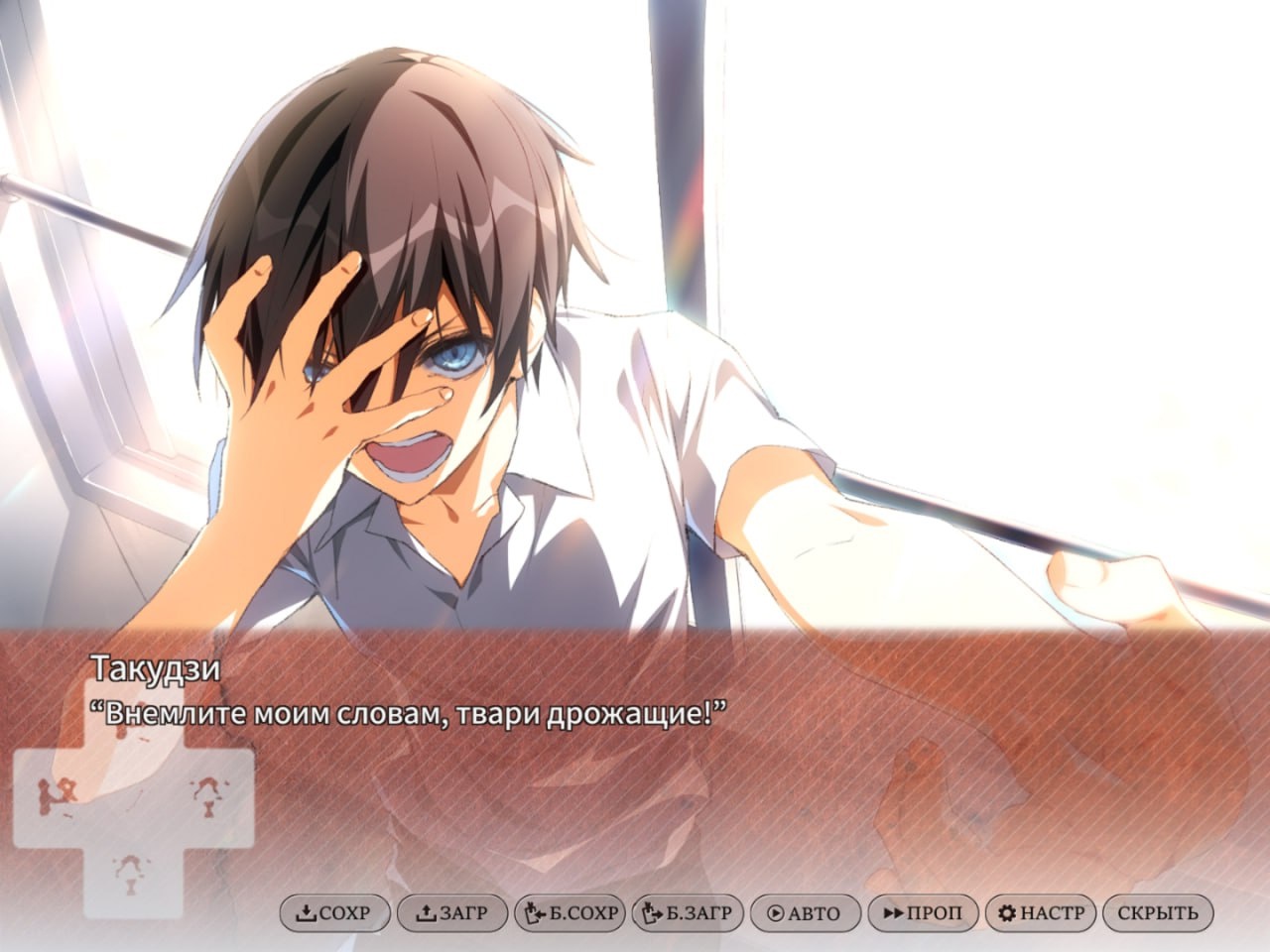Image resolution: width=1270 pixels, height=952 pixels.
Task: Hide the text box with СКРЫТЬ
Action: (x=1157, y=913)
